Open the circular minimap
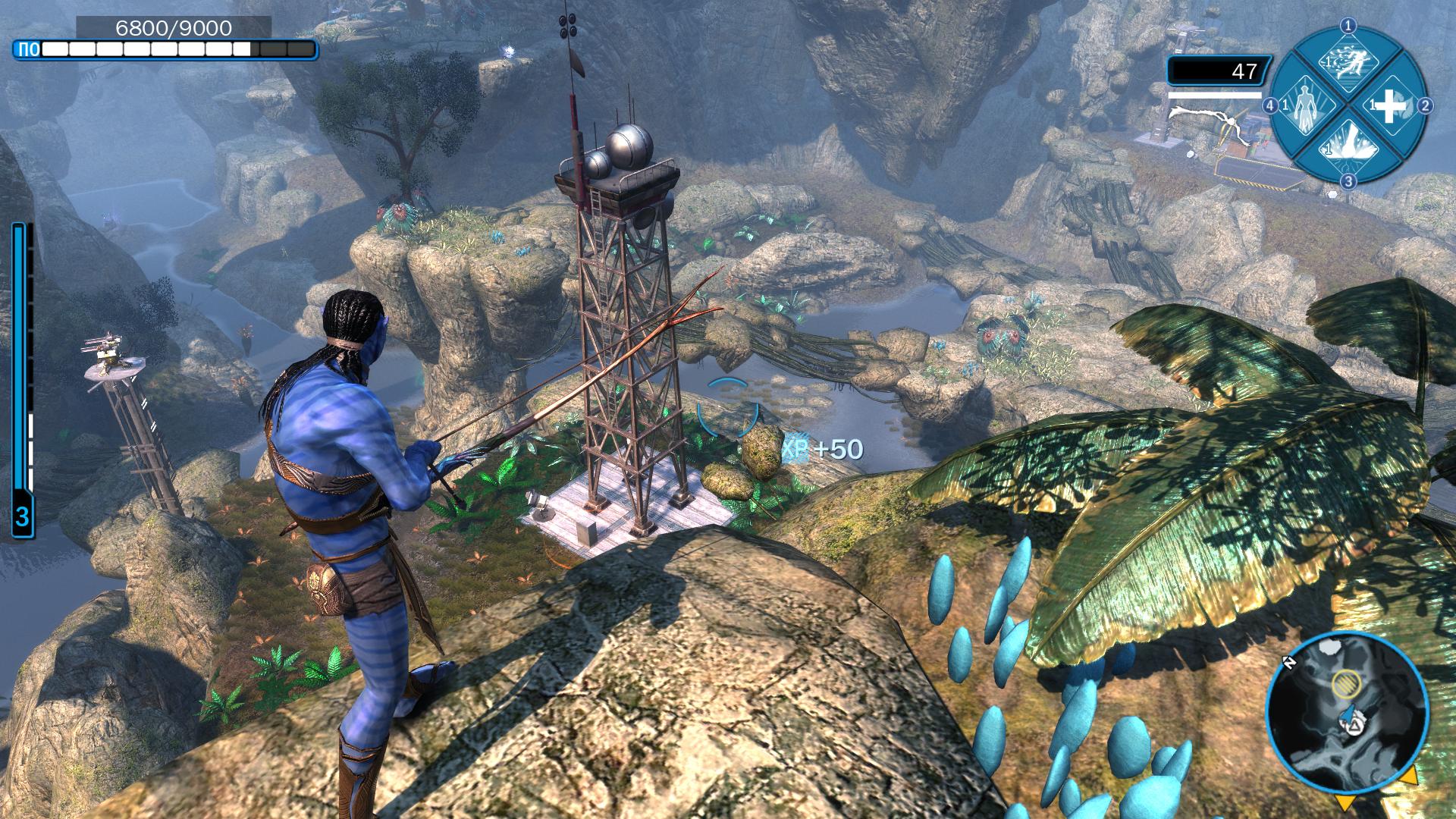The width and height of the screenshot is (1456, 819). [x=1347, y=714]
